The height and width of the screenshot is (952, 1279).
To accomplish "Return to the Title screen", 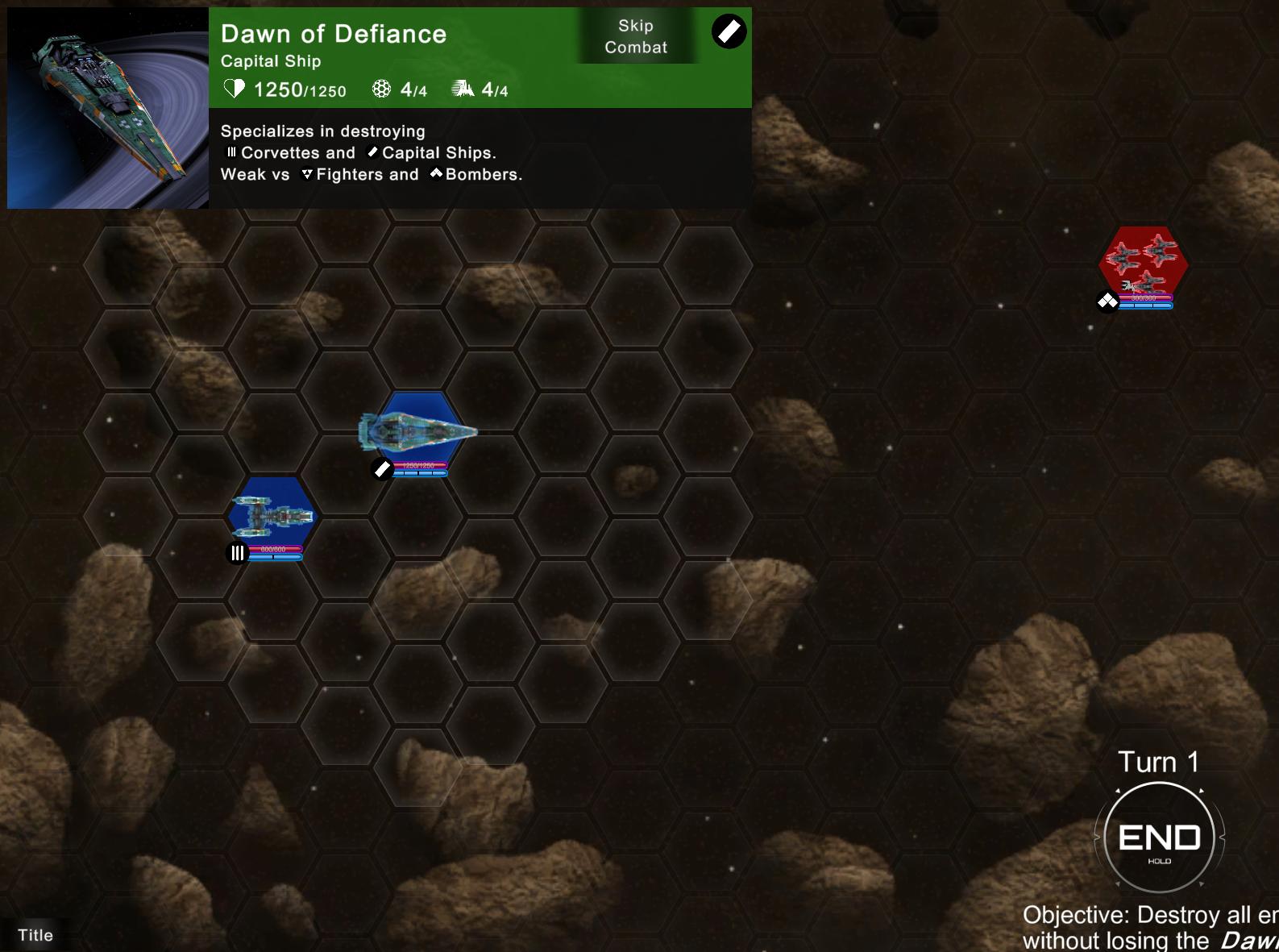I will click(35, 935).
